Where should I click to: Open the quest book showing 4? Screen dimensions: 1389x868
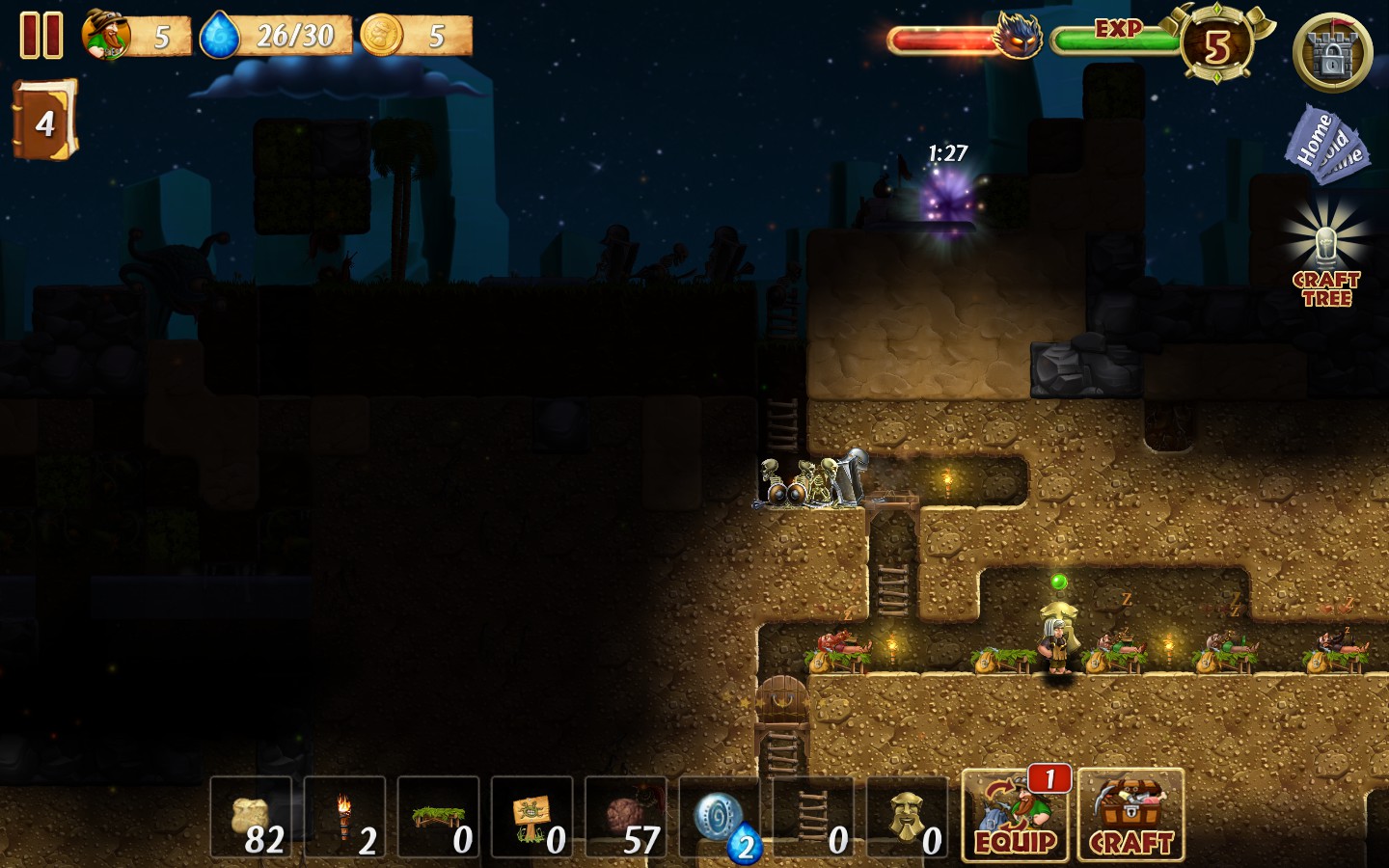44,121
